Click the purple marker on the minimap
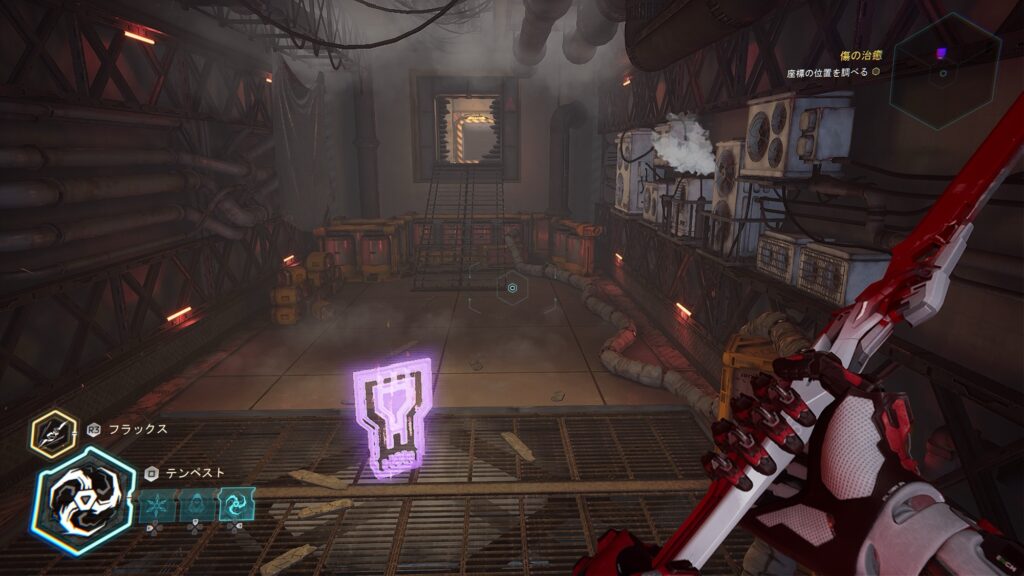The width and height of the screenshot is (1024, 576). [940, 53]
